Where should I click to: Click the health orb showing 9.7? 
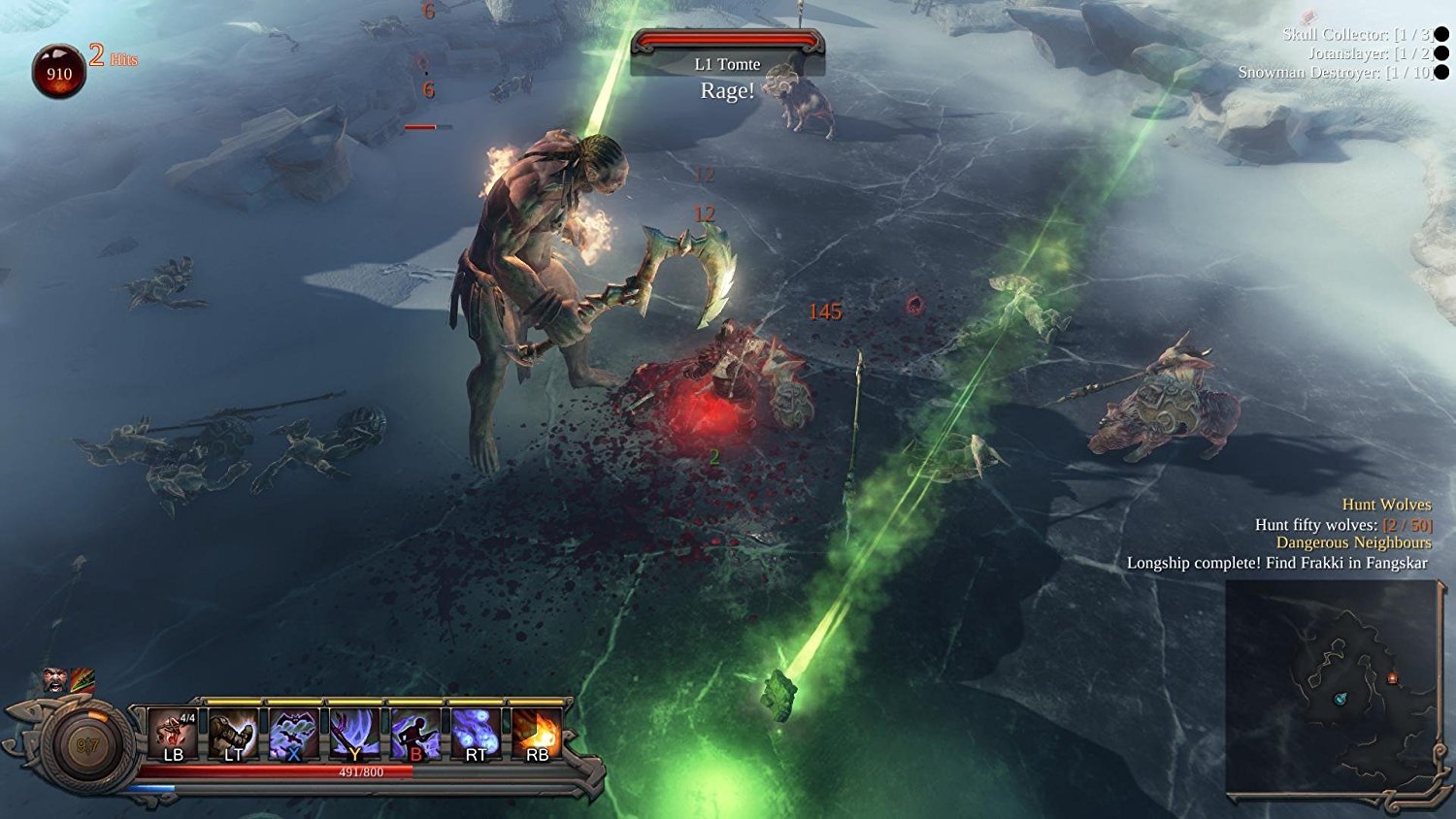pyautogui.click(x=83, y=739)
